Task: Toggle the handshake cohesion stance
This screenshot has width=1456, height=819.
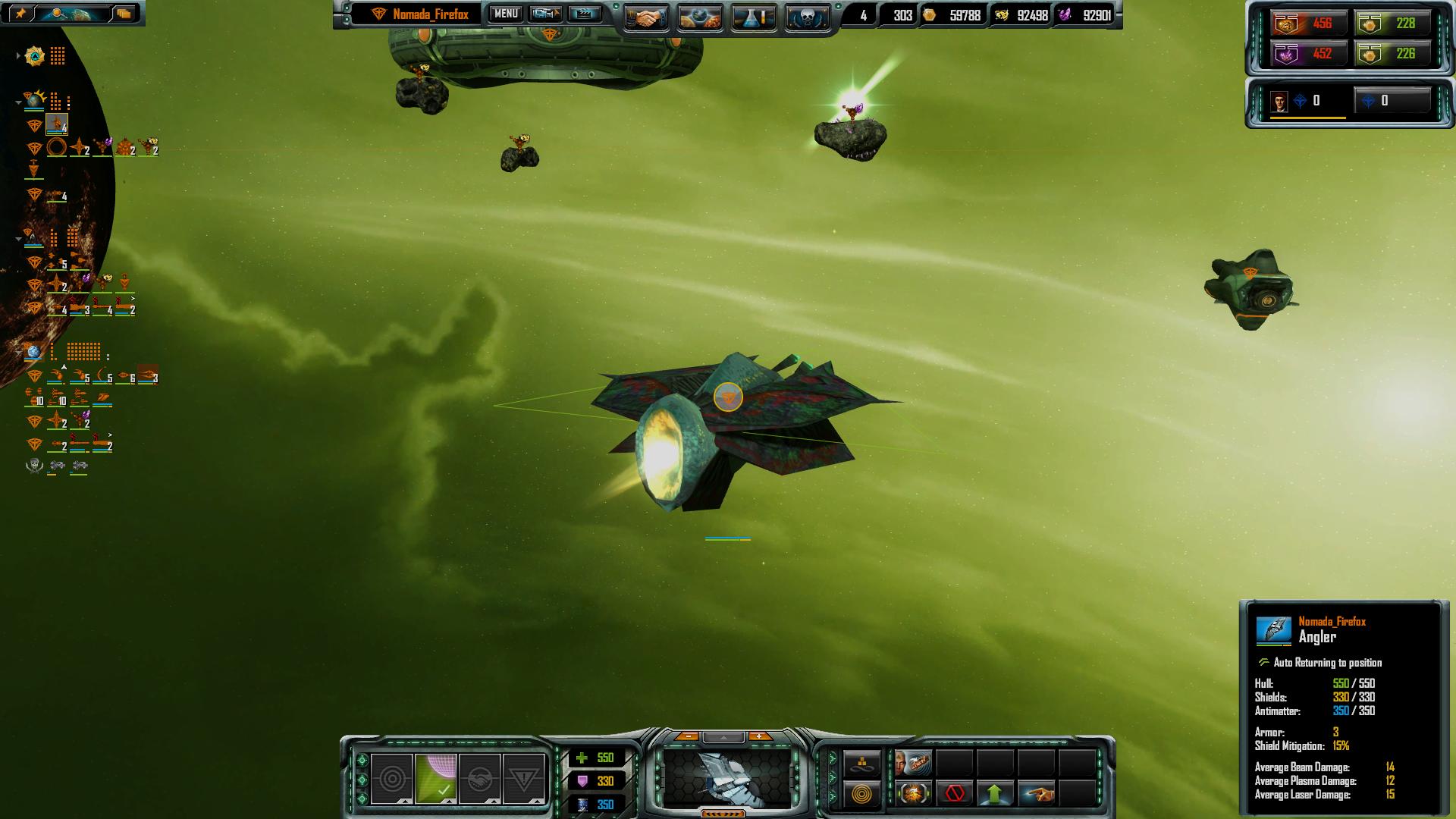Action: (479, 779)
